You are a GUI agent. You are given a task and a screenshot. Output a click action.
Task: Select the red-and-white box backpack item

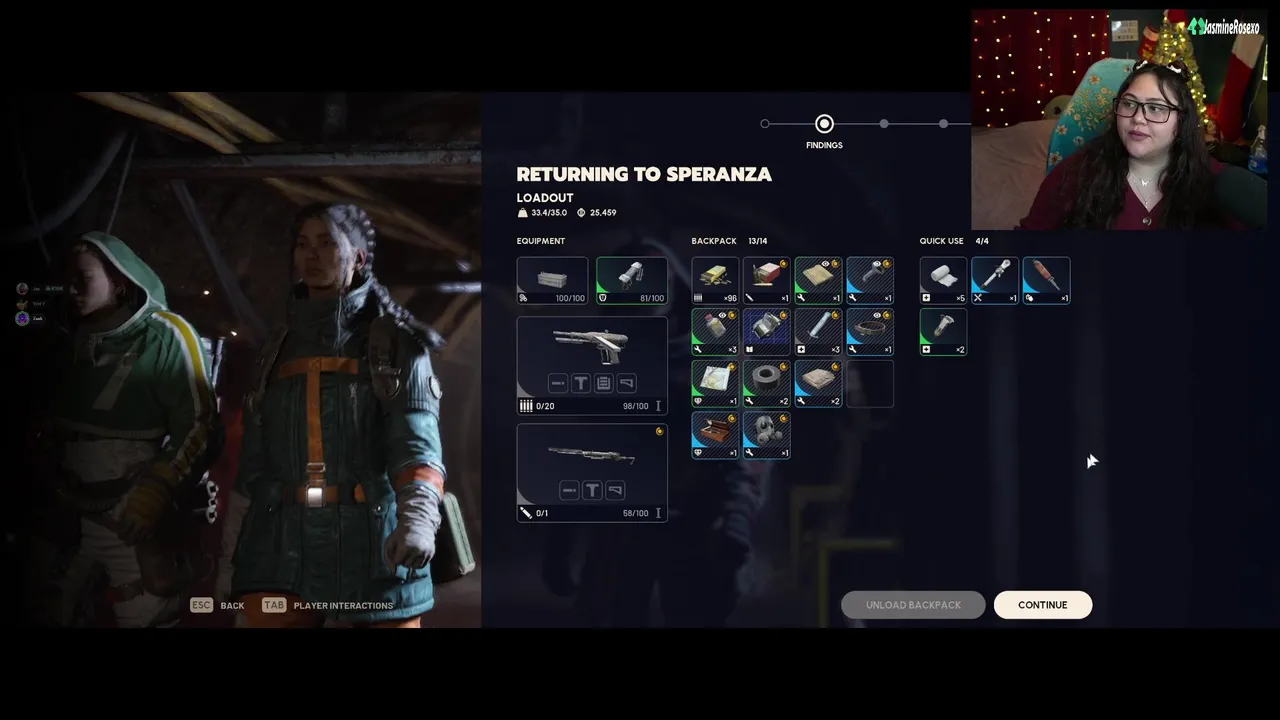[x=767, y=280]
